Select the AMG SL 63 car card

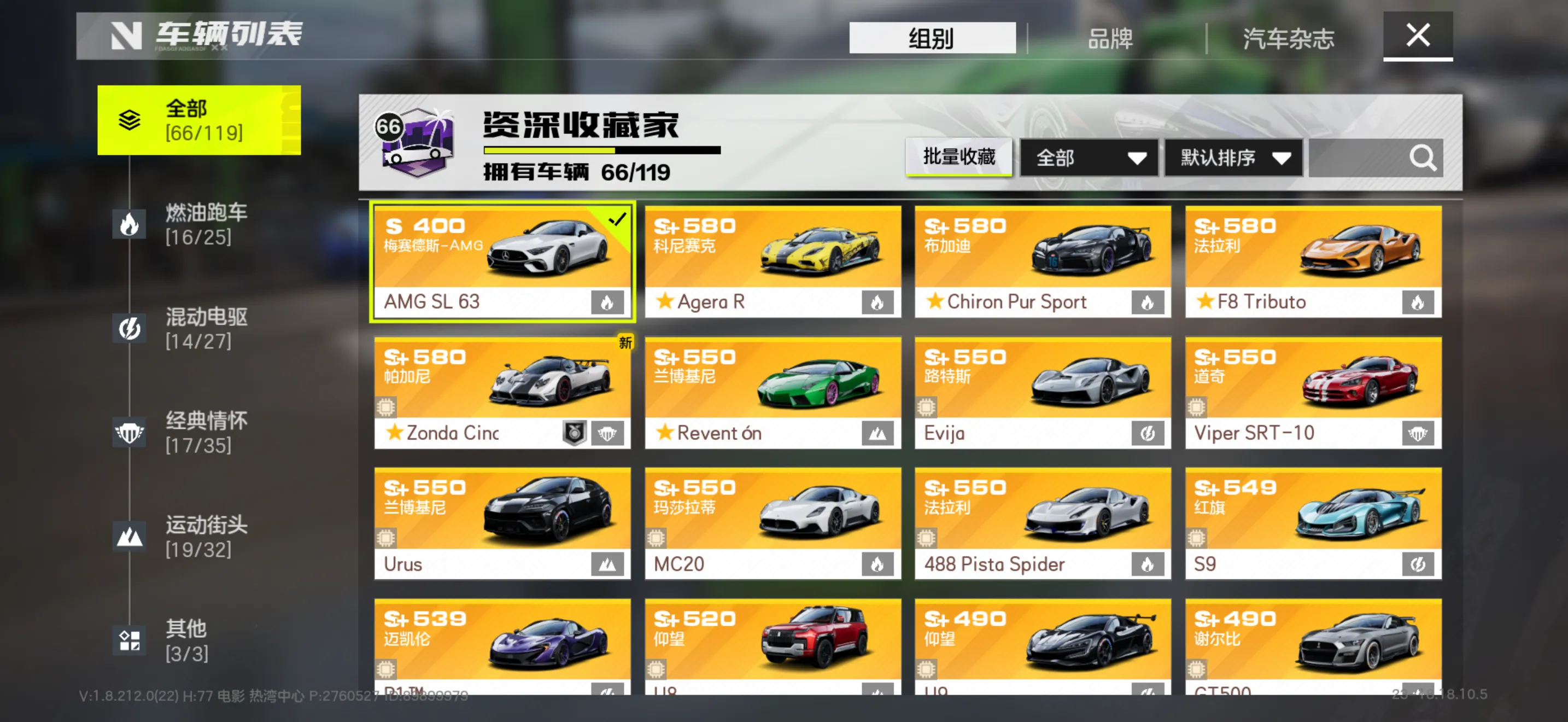pyautogui.click(x=502, y=261)
